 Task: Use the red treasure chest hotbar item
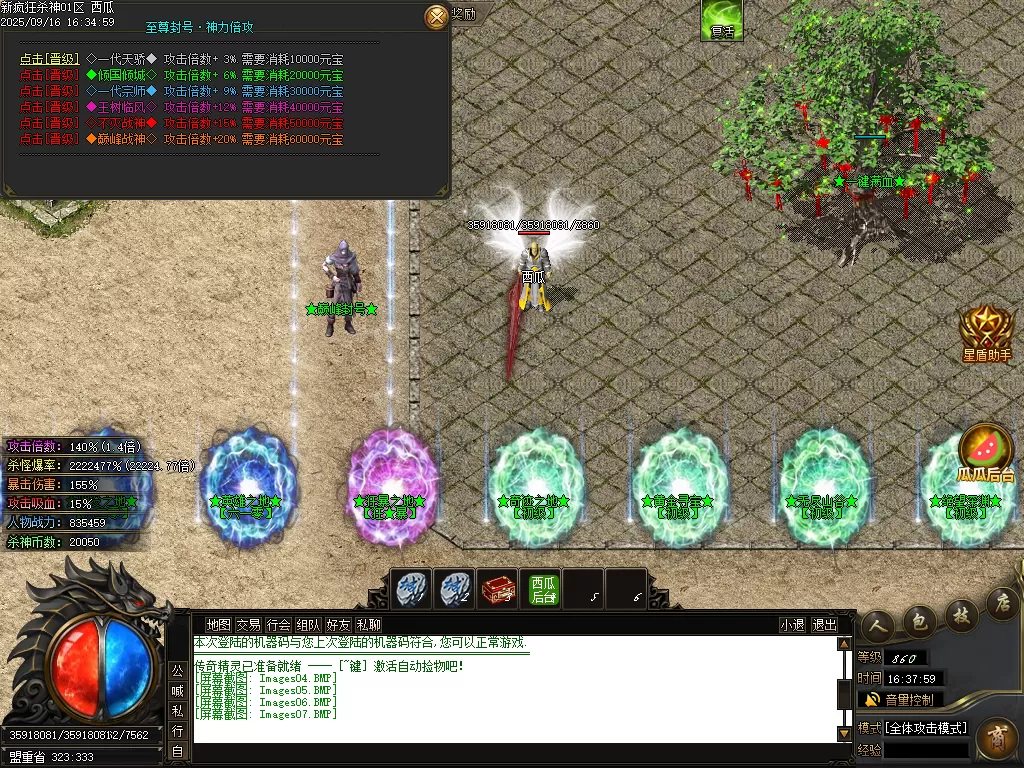(498, 589)
